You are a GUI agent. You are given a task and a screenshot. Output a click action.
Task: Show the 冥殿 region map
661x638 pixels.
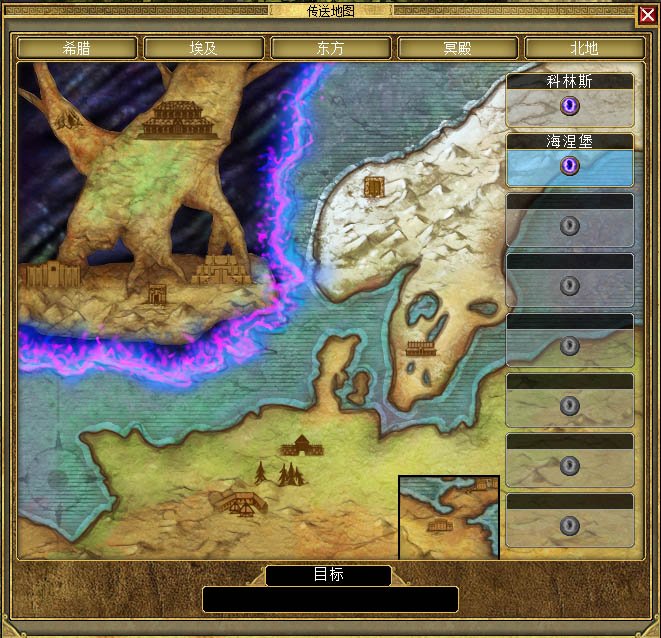pos(458,48)
